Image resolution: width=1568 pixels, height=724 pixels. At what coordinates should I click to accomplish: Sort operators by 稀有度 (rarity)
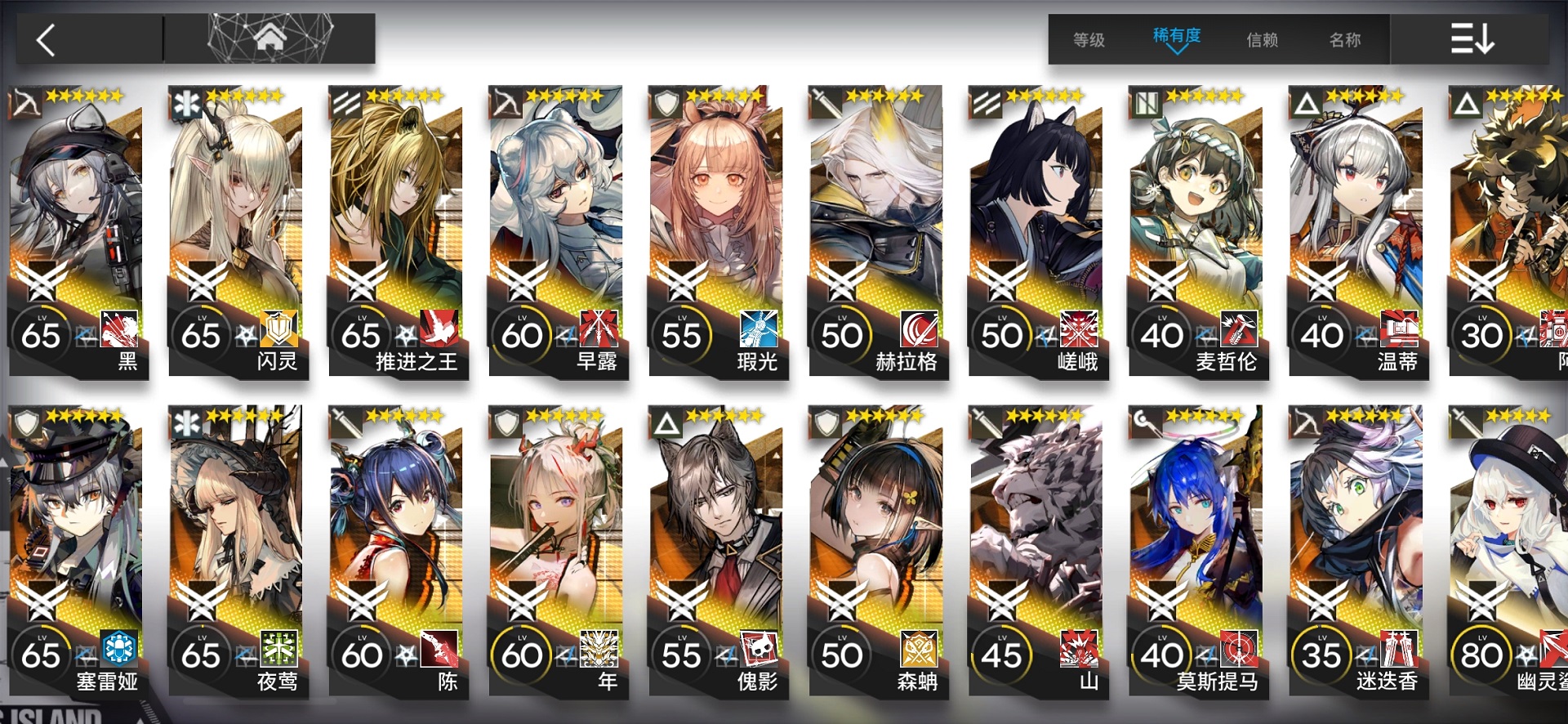[1176, 38]
